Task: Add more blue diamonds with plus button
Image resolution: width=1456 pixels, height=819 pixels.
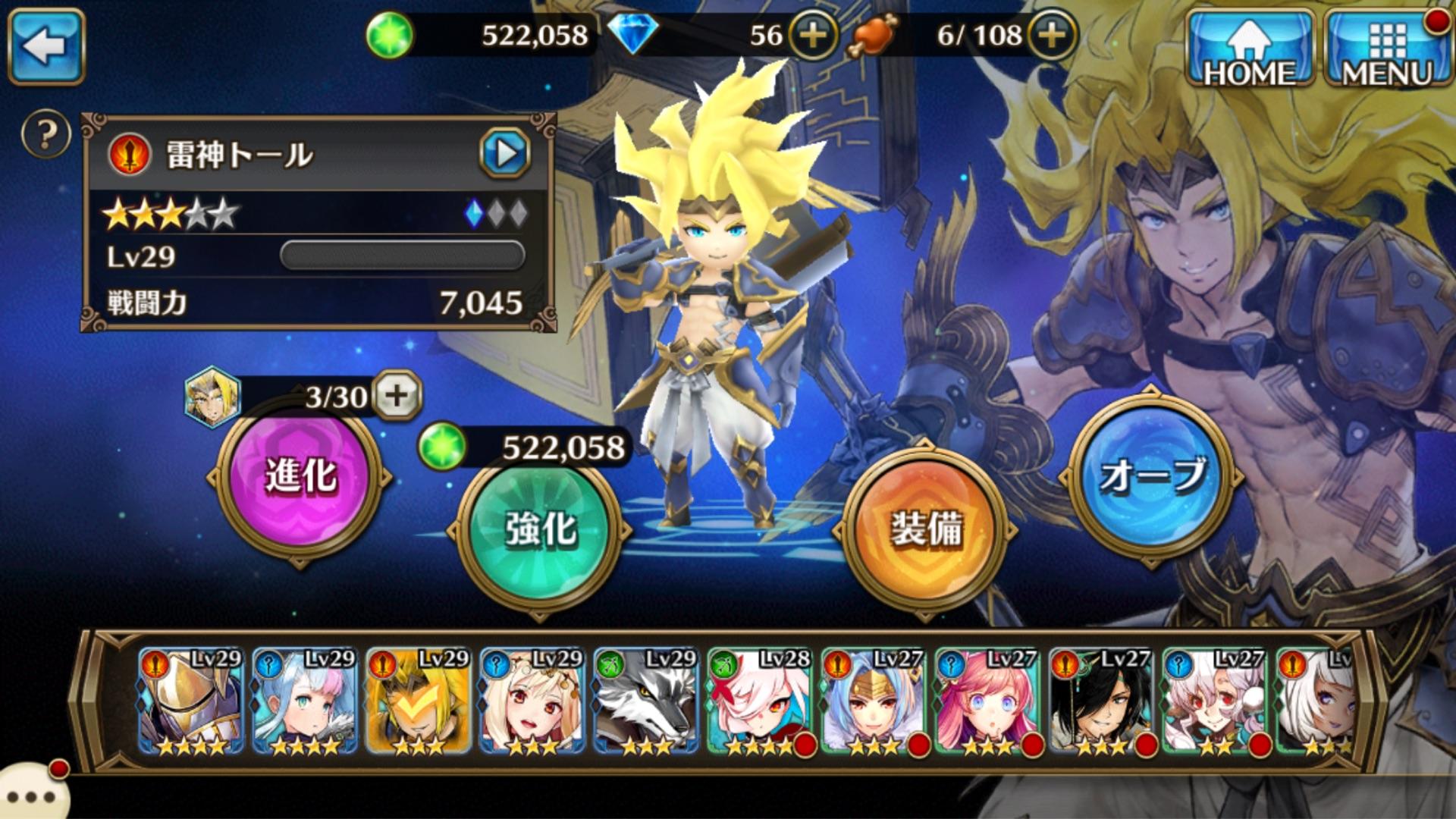Action: (813, 35)
